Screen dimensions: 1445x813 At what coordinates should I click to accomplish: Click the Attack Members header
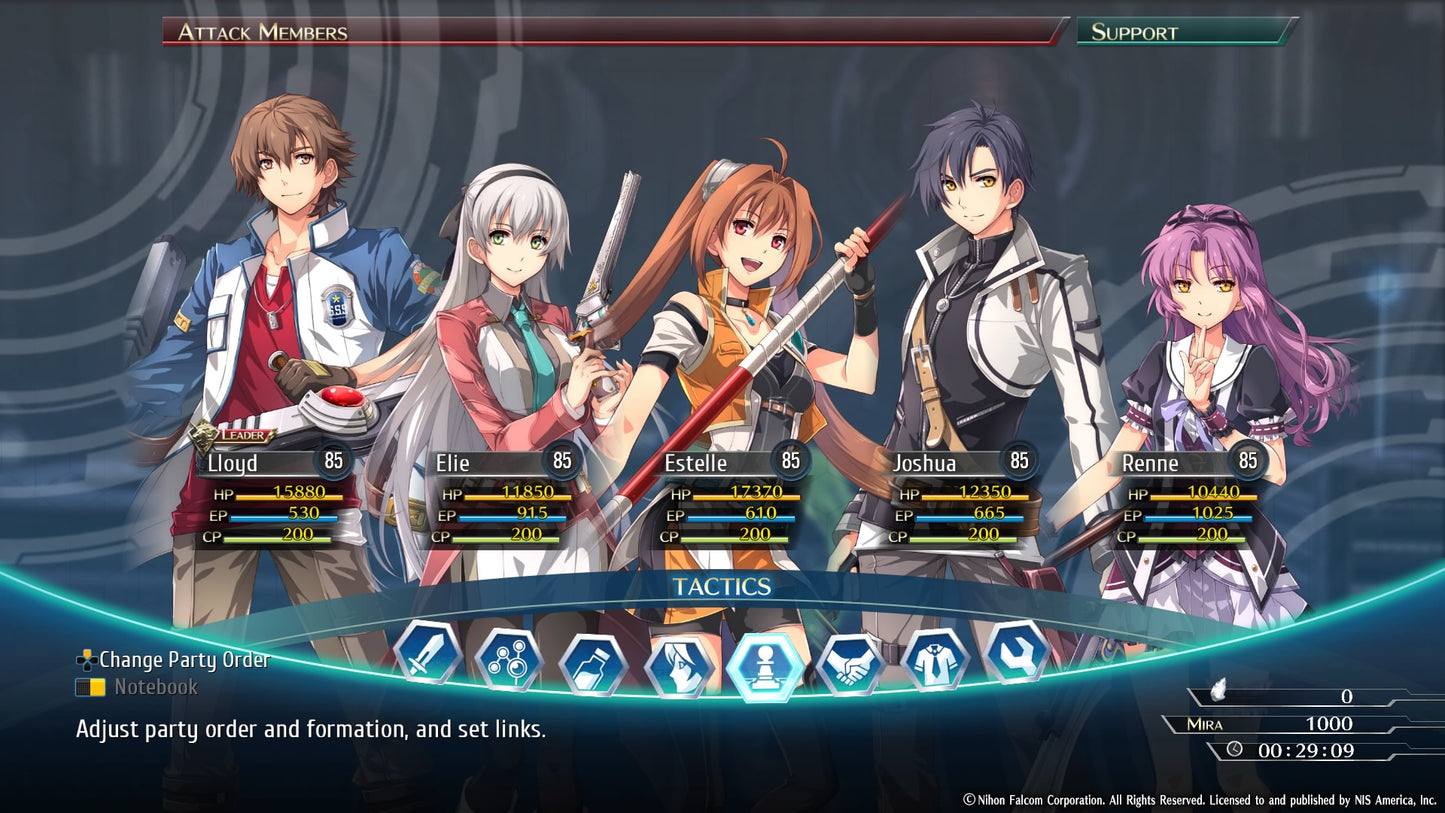pos(612,31)
